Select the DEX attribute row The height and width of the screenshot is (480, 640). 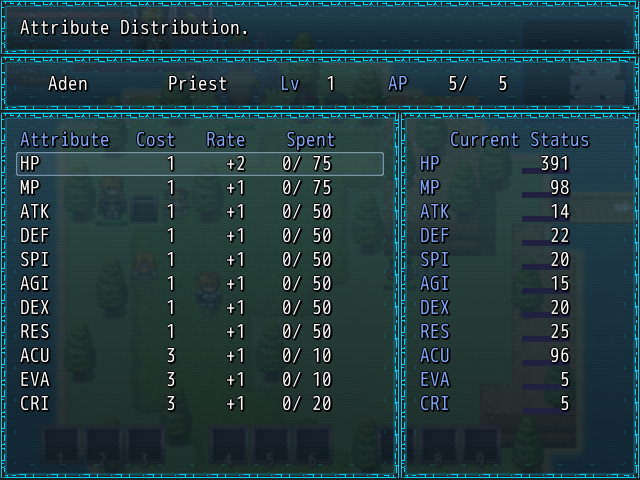click(x=200, y=308)
